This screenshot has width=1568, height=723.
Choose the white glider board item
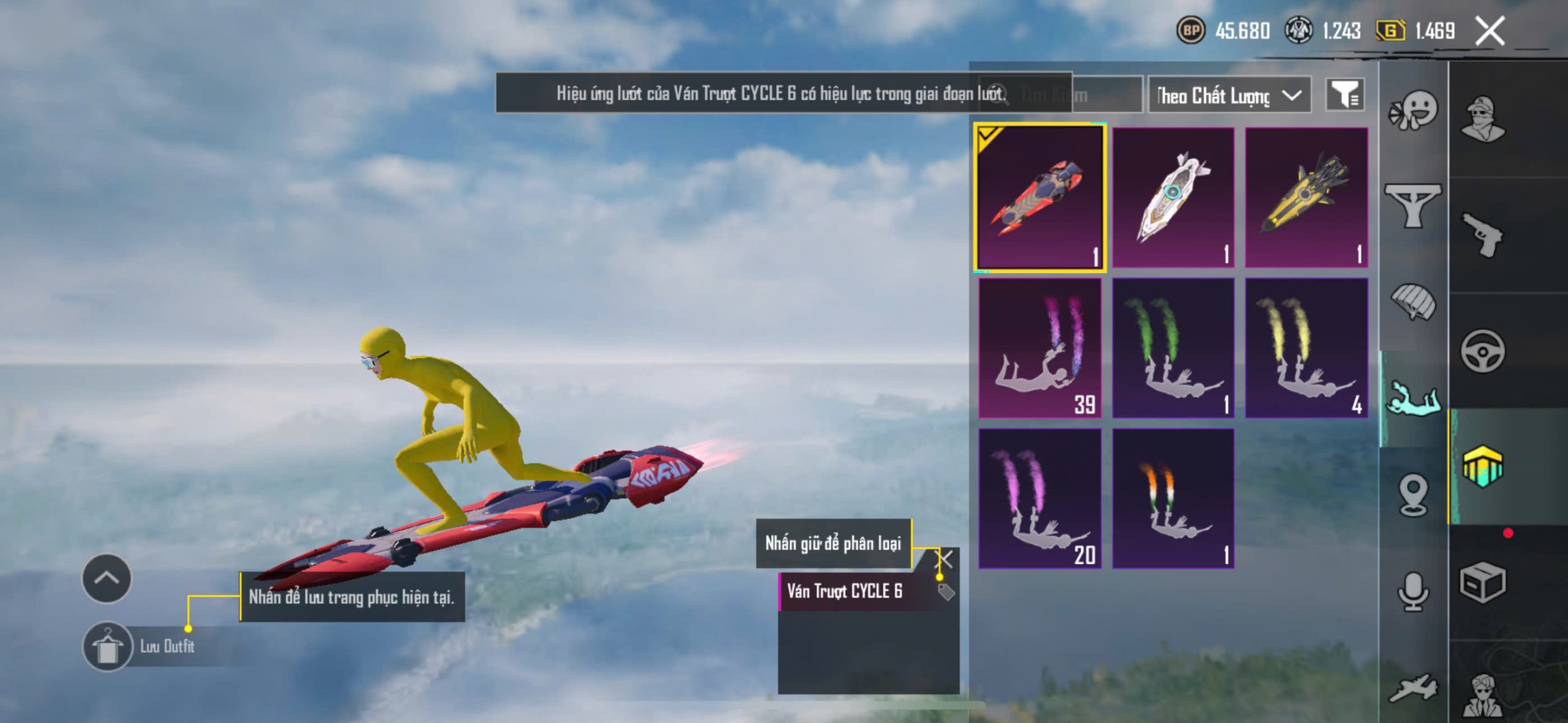[x=1172, y=197]
